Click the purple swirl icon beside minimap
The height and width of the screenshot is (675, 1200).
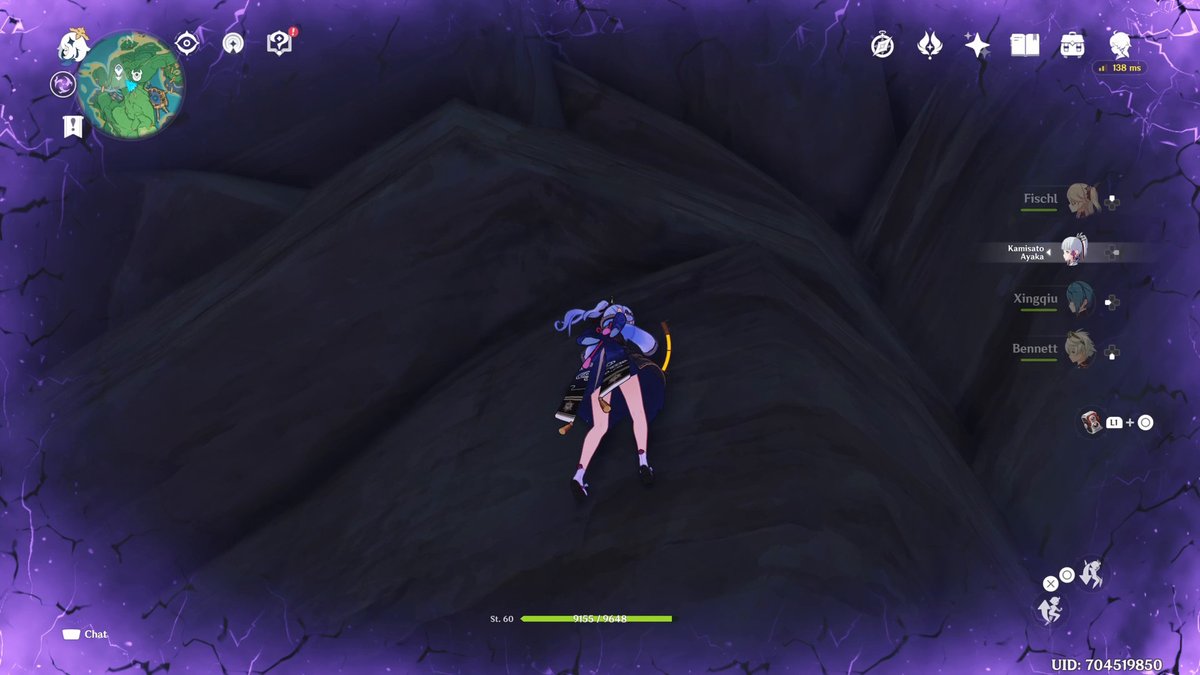pos(64,85)
